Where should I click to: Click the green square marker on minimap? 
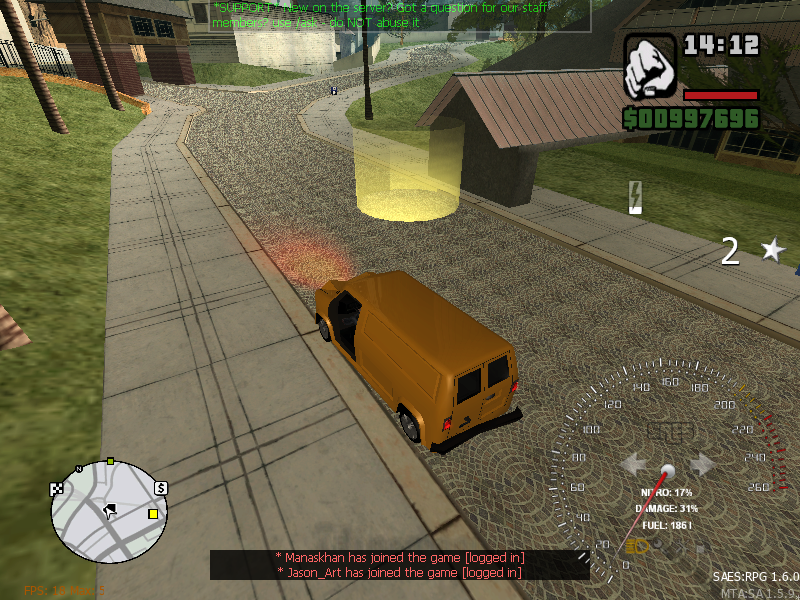pos(111,462)
